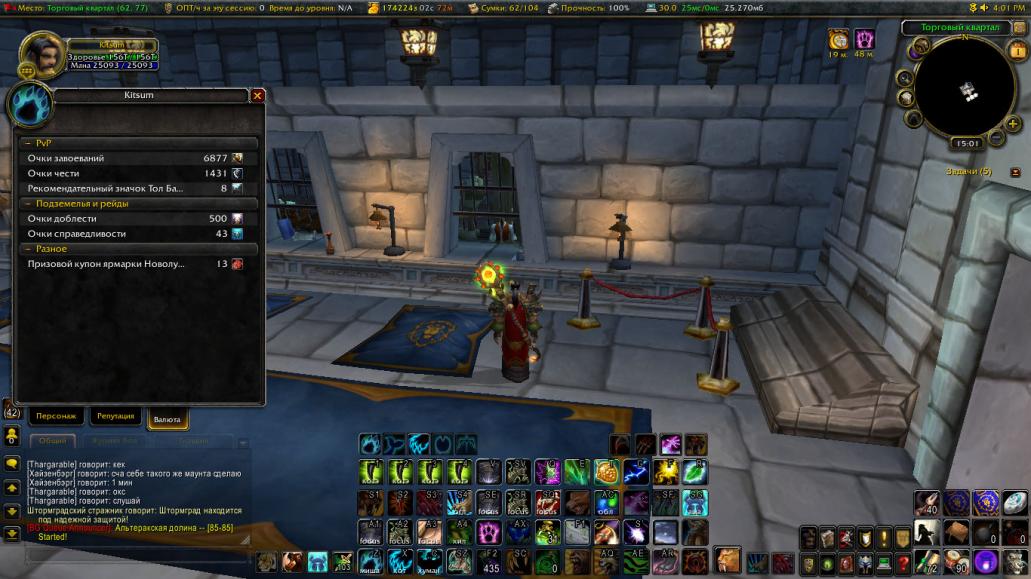Collapse the PvP currency section
Image resolution: width=1031 pixels, height=579 pixels.
138,143
